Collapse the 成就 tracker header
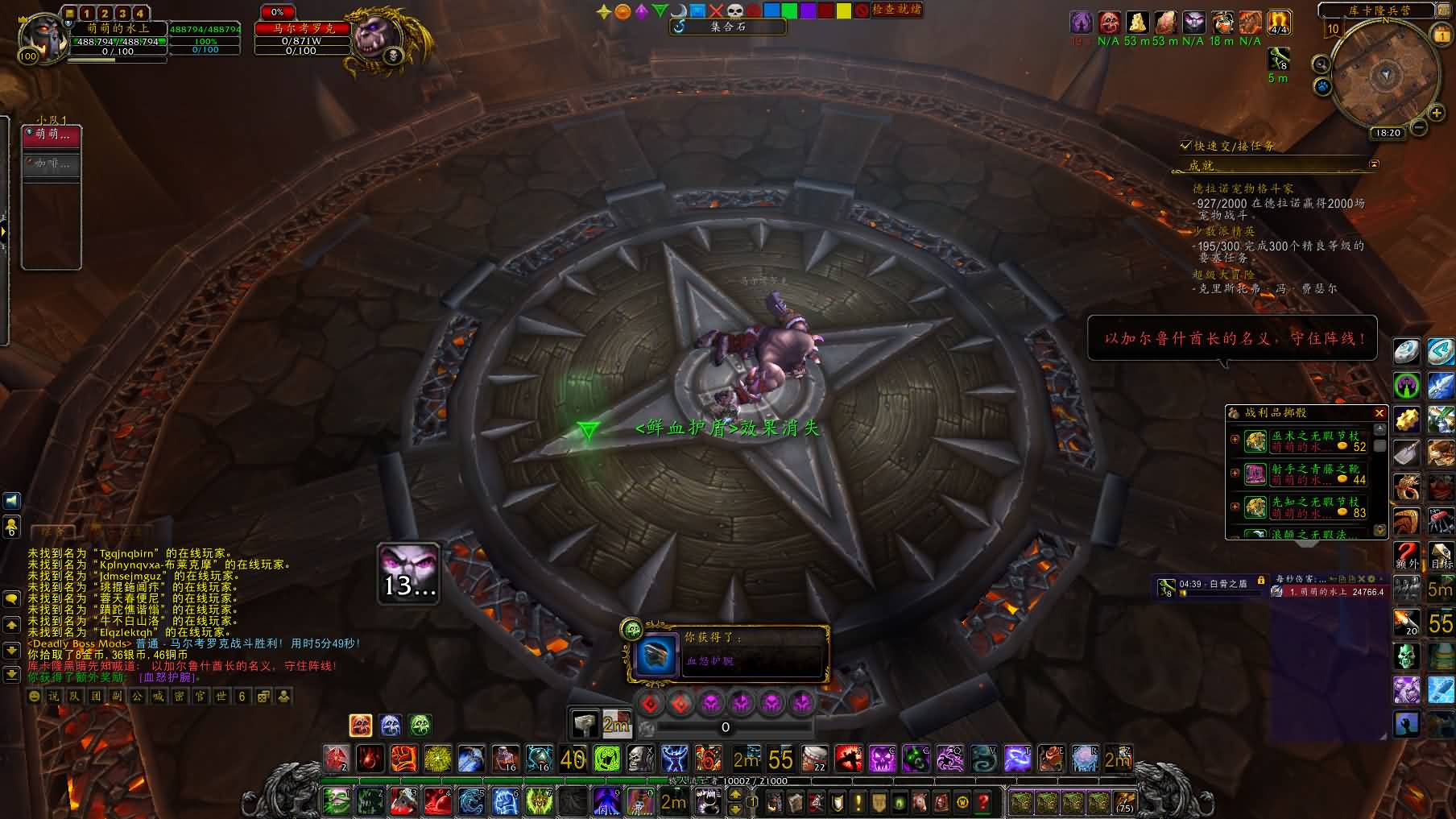The image size is (1456, 819). coord(1374,164)
